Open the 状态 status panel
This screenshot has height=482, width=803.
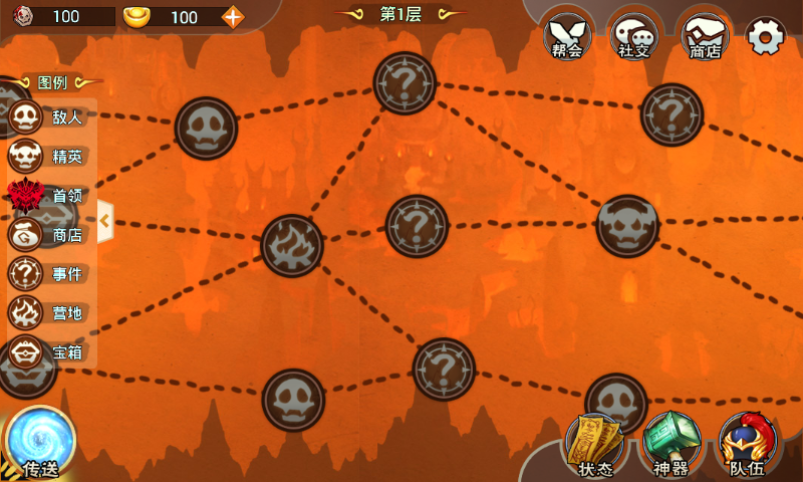click(595, 445)
